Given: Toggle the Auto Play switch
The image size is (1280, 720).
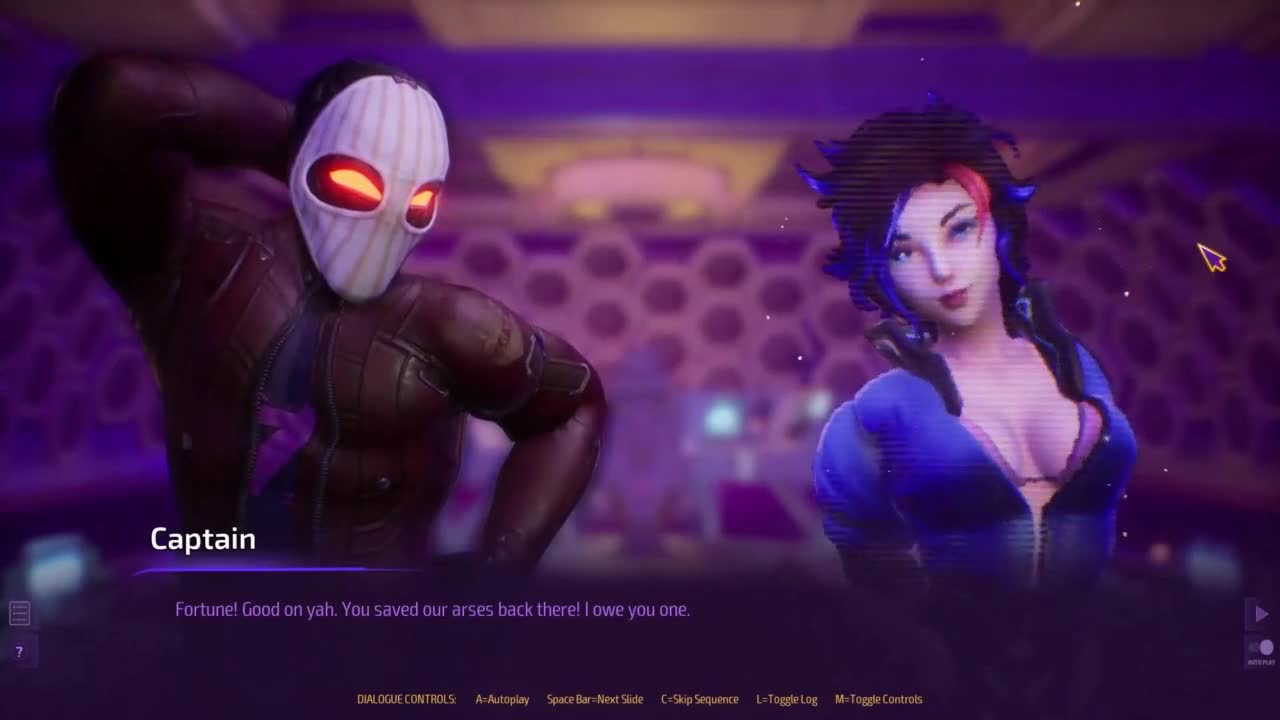Looking at the screenshot, I should tap(1261, 648).
